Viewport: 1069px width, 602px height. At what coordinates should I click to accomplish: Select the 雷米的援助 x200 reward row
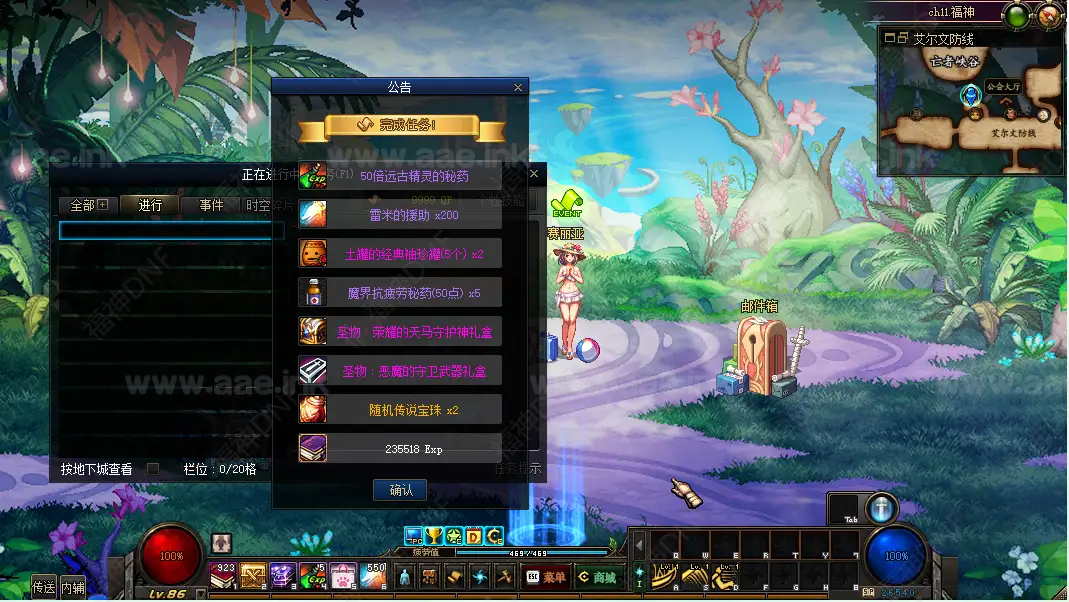tap(400, 214)
